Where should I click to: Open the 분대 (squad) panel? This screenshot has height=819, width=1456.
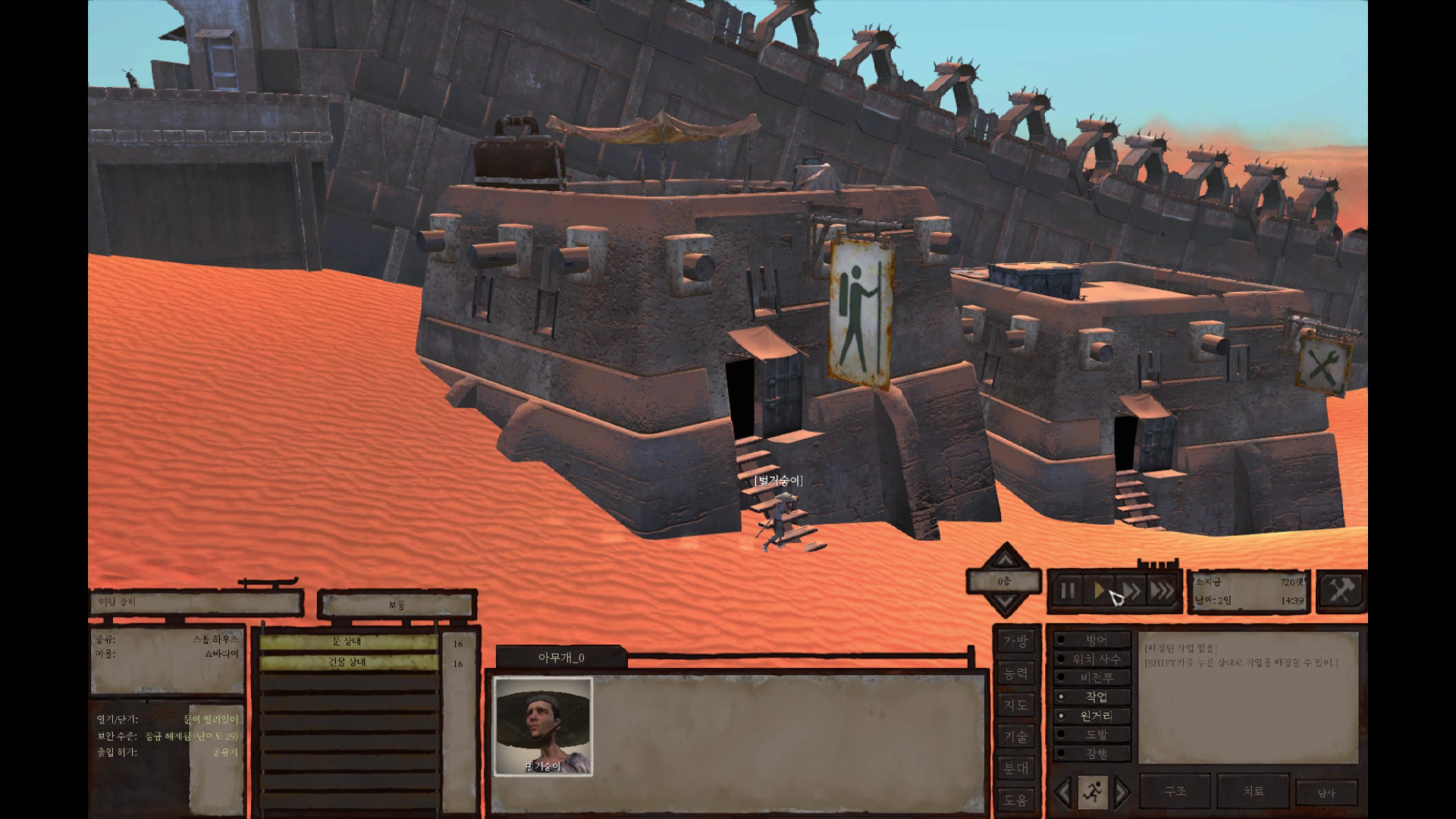pos(1015,768)
